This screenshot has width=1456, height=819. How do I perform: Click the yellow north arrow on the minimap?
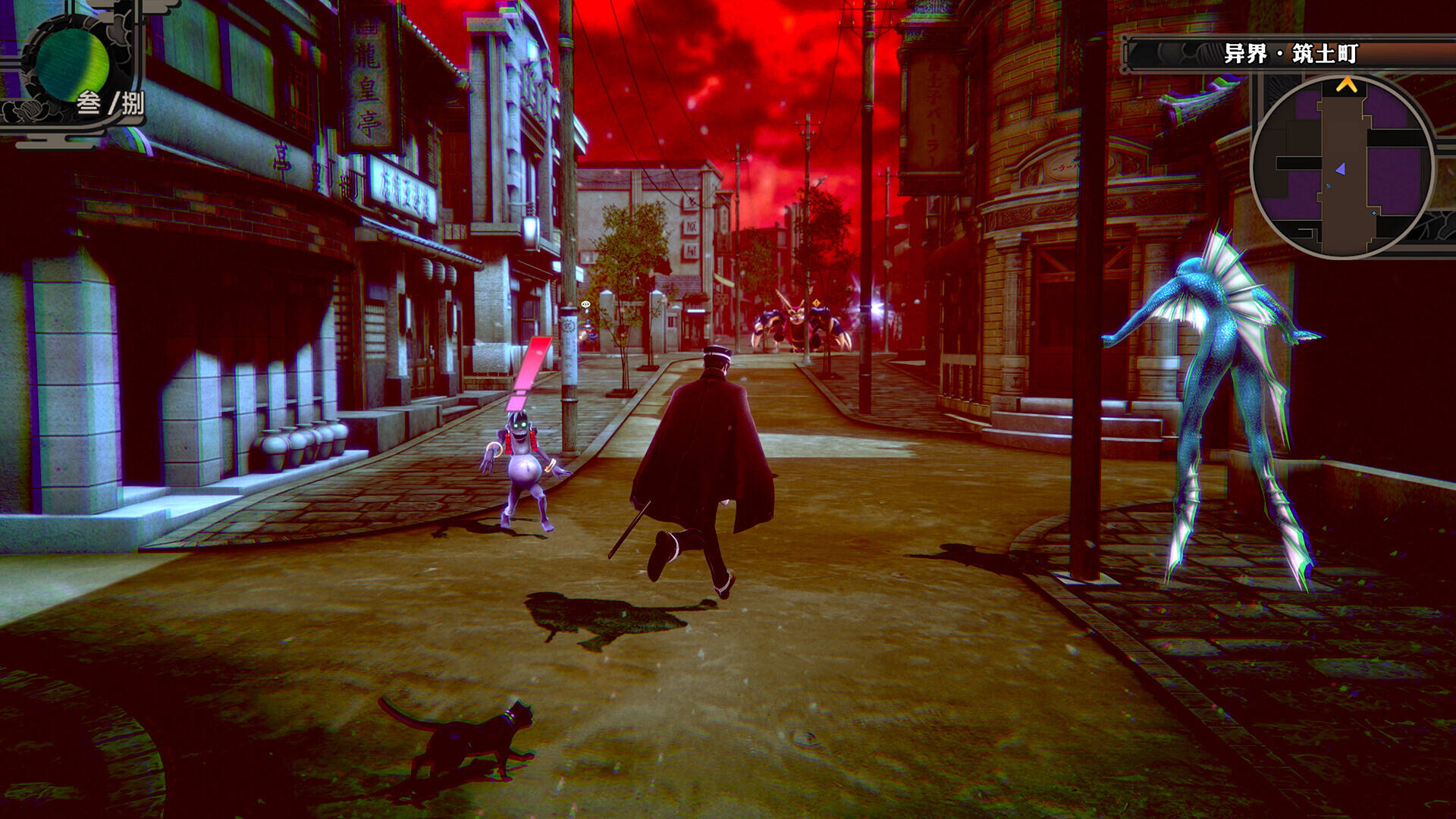pos(1348,85)
